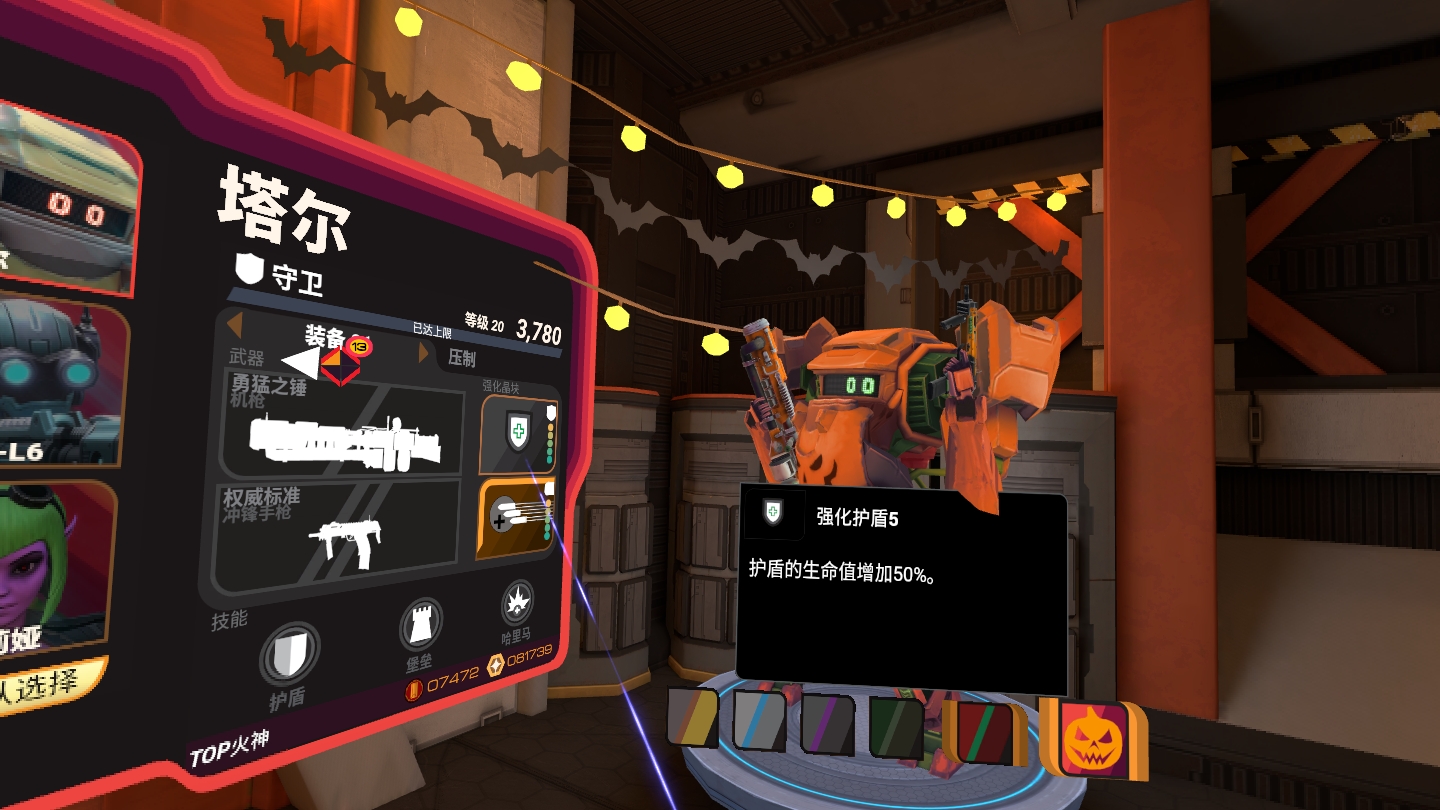Pick the Halloween pumpkin skin
This screenshot has height=810, width=1440.
pyautogui.click(x=1092, y=736)
